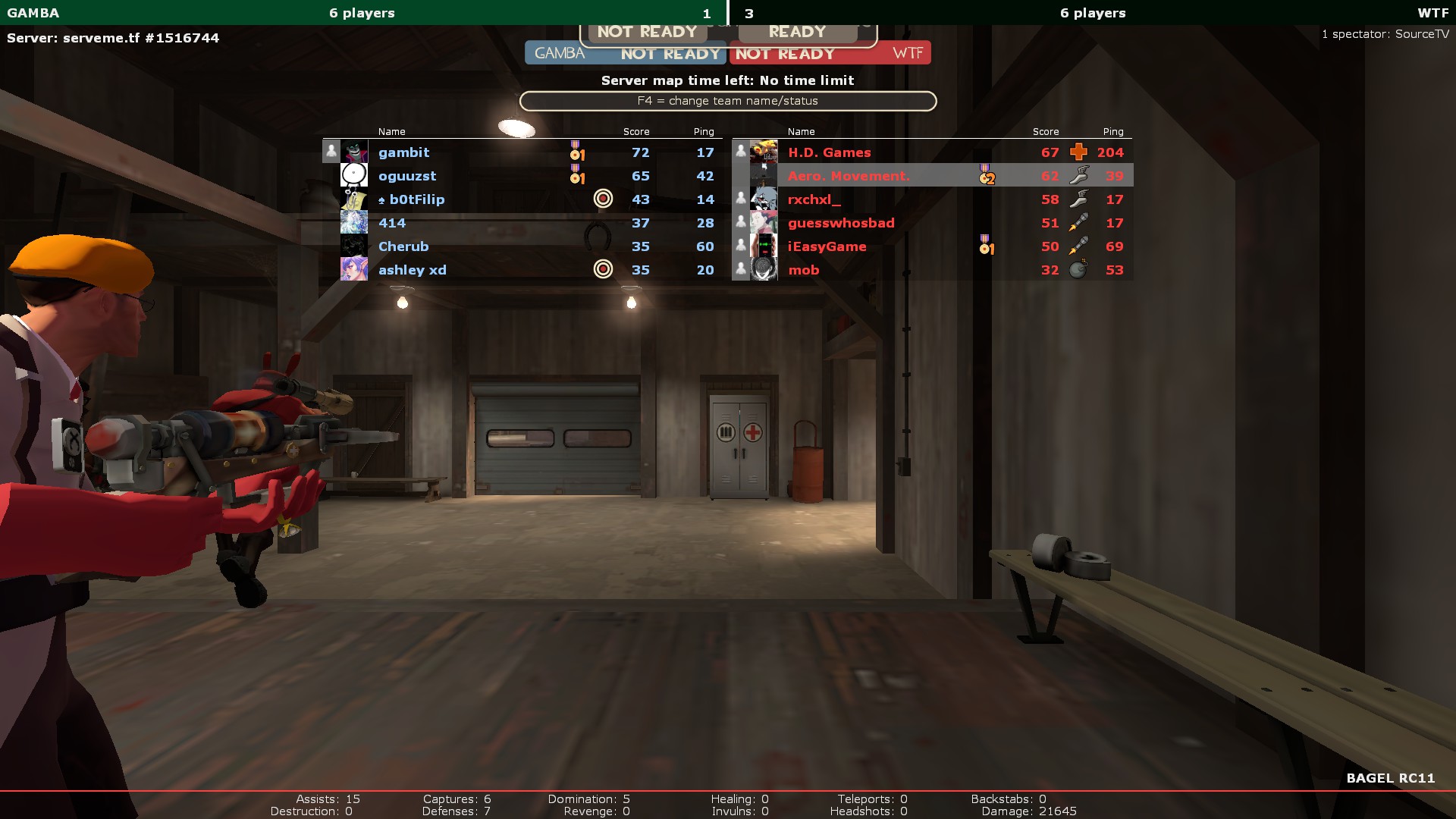Click H.D. Games' avatar thumbnail

[764, 152]
